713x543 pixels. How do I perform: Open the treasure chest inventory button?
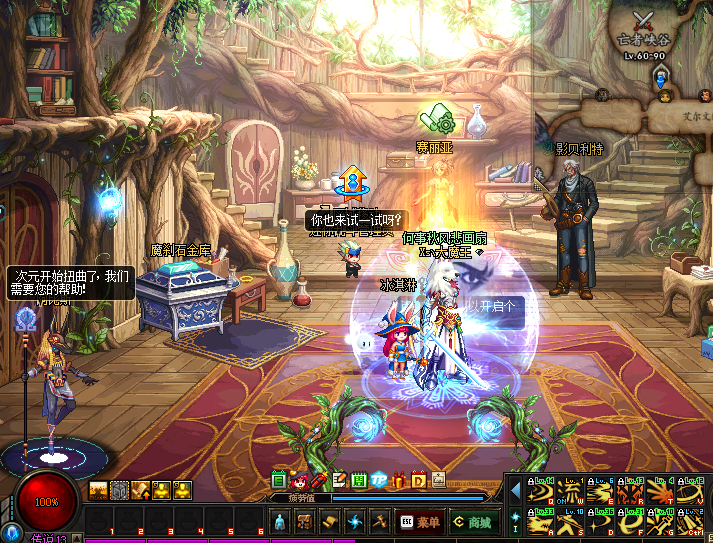tap(305, 521)
